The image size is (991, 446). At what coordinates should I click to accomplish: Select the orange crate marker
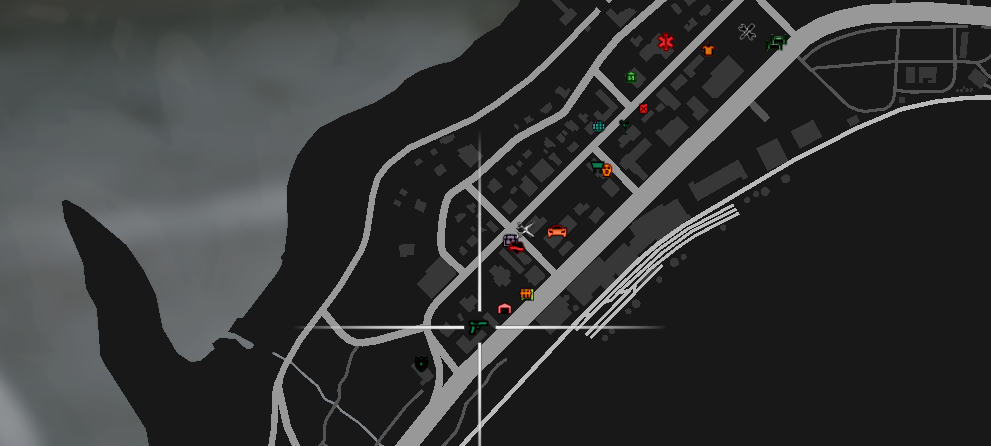[527, 294]
